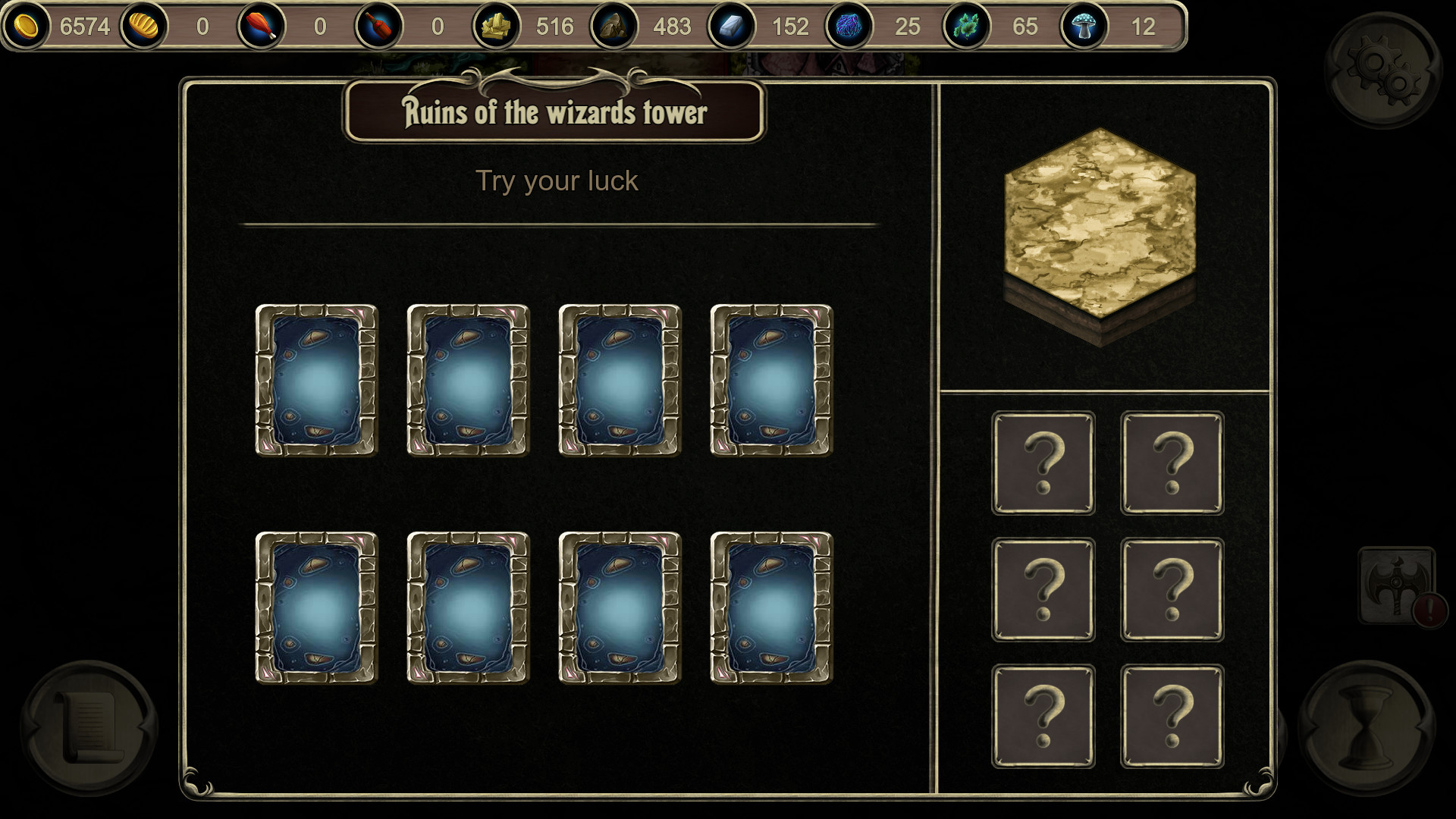
Task: Click the hourglass end turn button
Action: coord(1367,728)
